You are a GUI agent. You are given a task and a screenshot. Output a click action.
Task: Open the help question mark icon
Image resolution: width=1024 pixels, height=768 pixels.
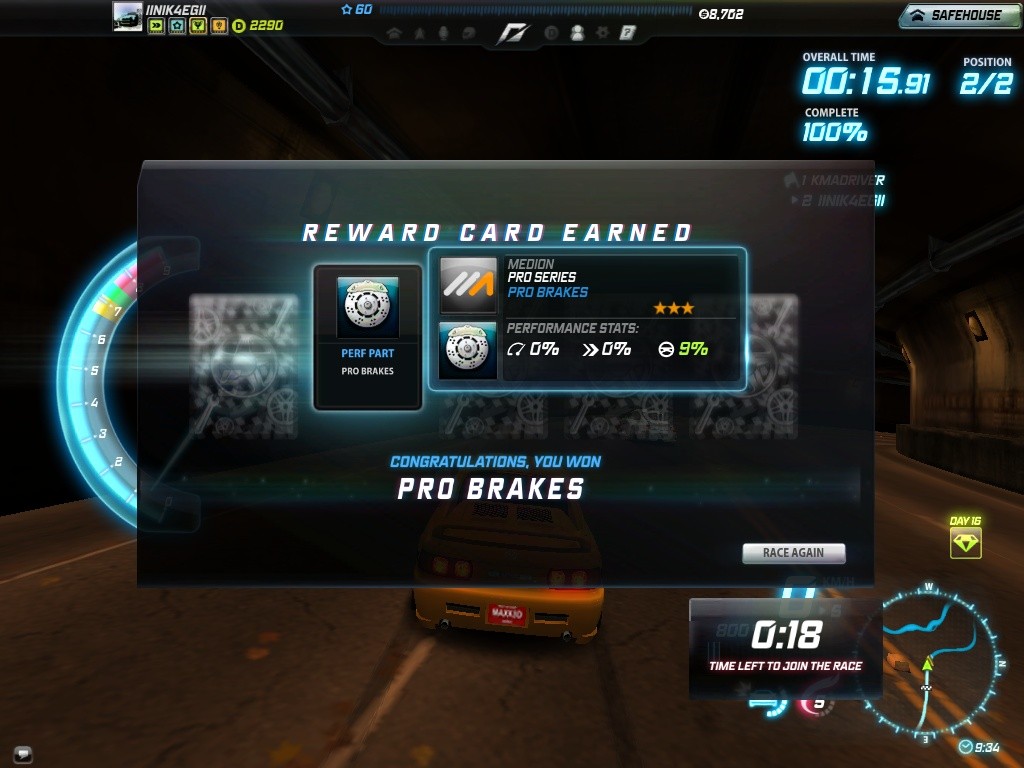click(627, 33)
